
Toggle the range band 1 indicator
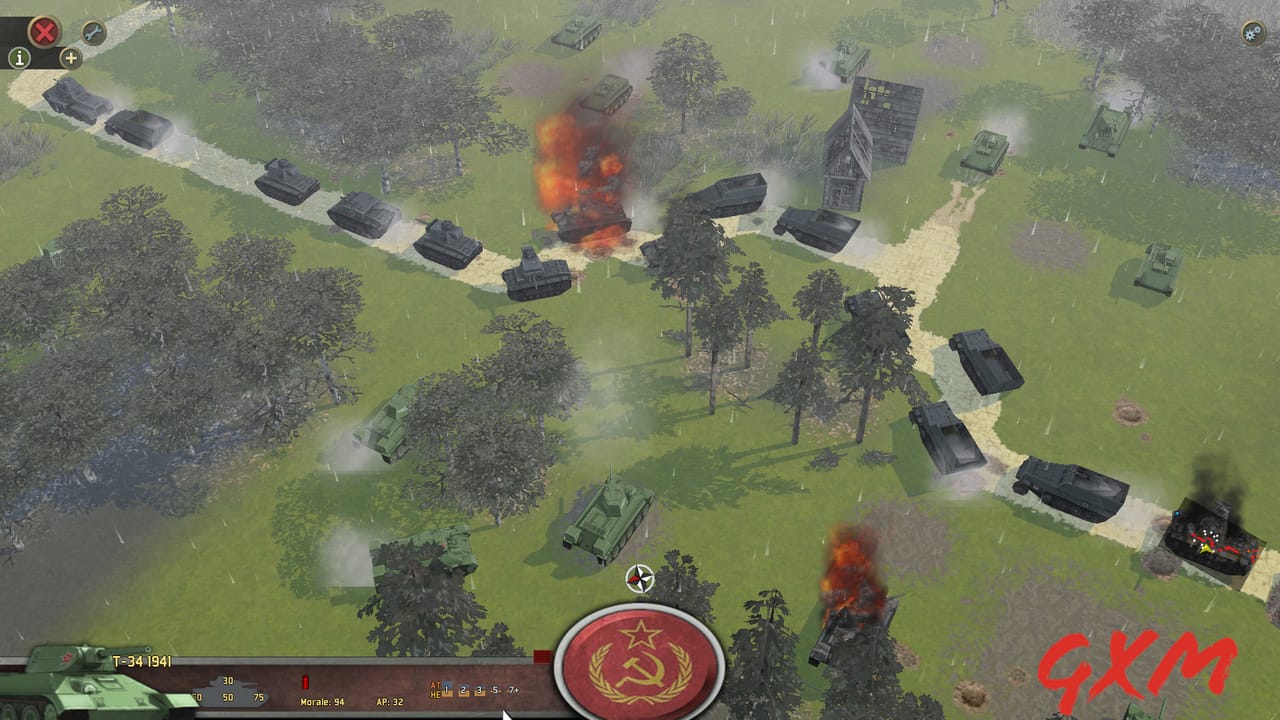447,690
